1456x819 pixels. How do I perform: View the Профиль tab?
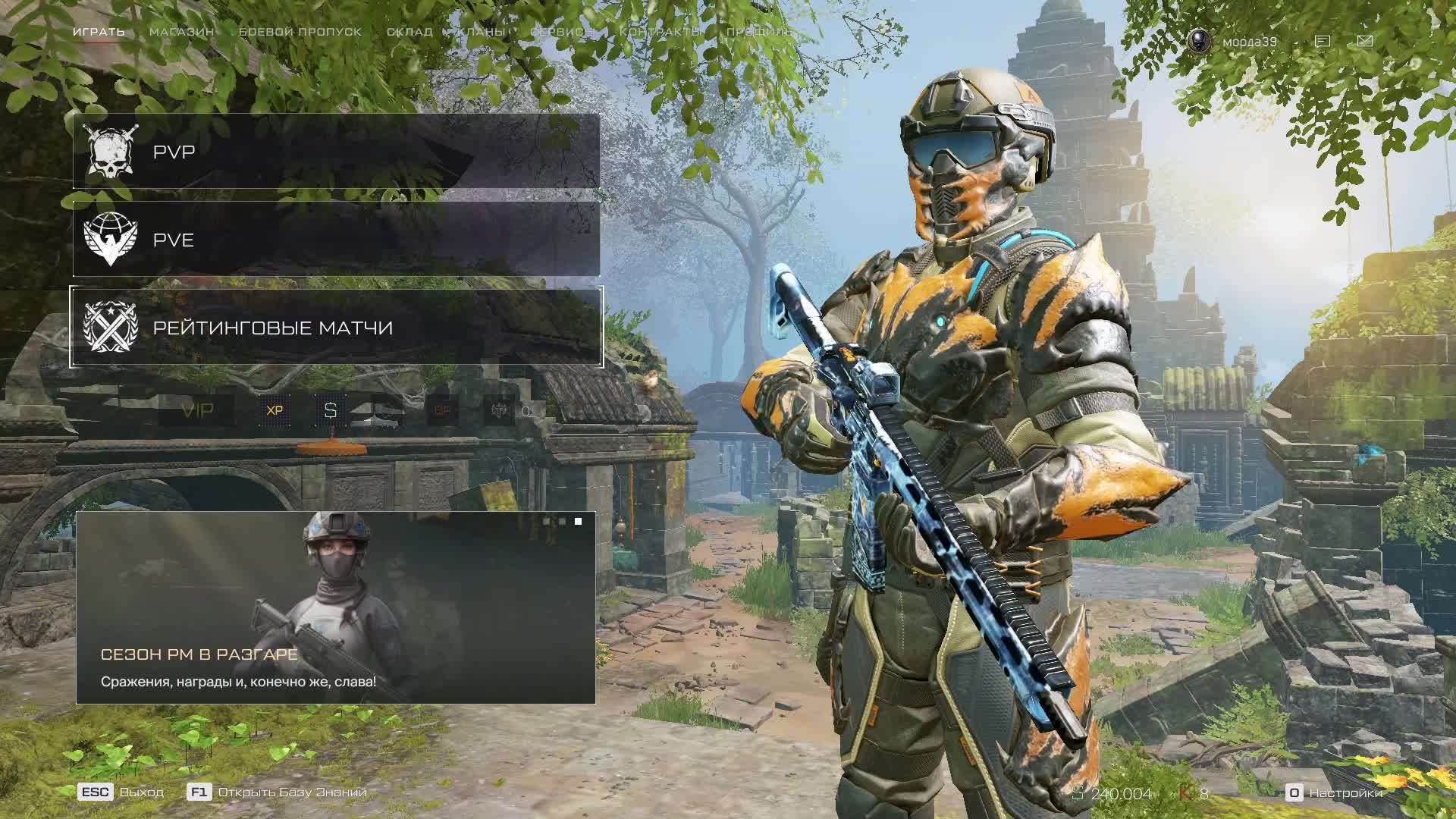pos(759,32)
